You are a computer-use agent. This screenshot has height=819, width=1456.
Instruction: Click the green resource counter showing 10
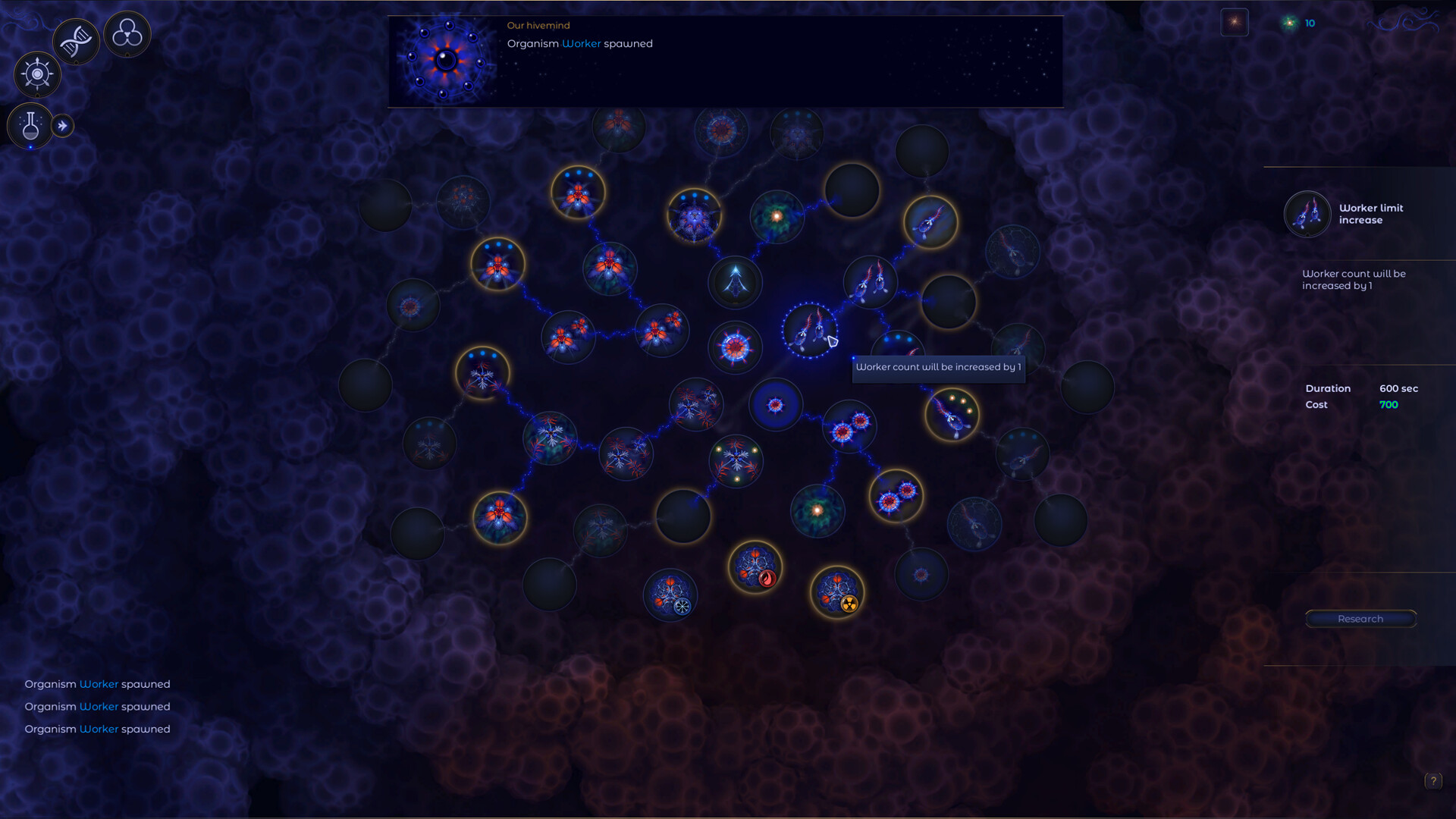(1300, 23)
